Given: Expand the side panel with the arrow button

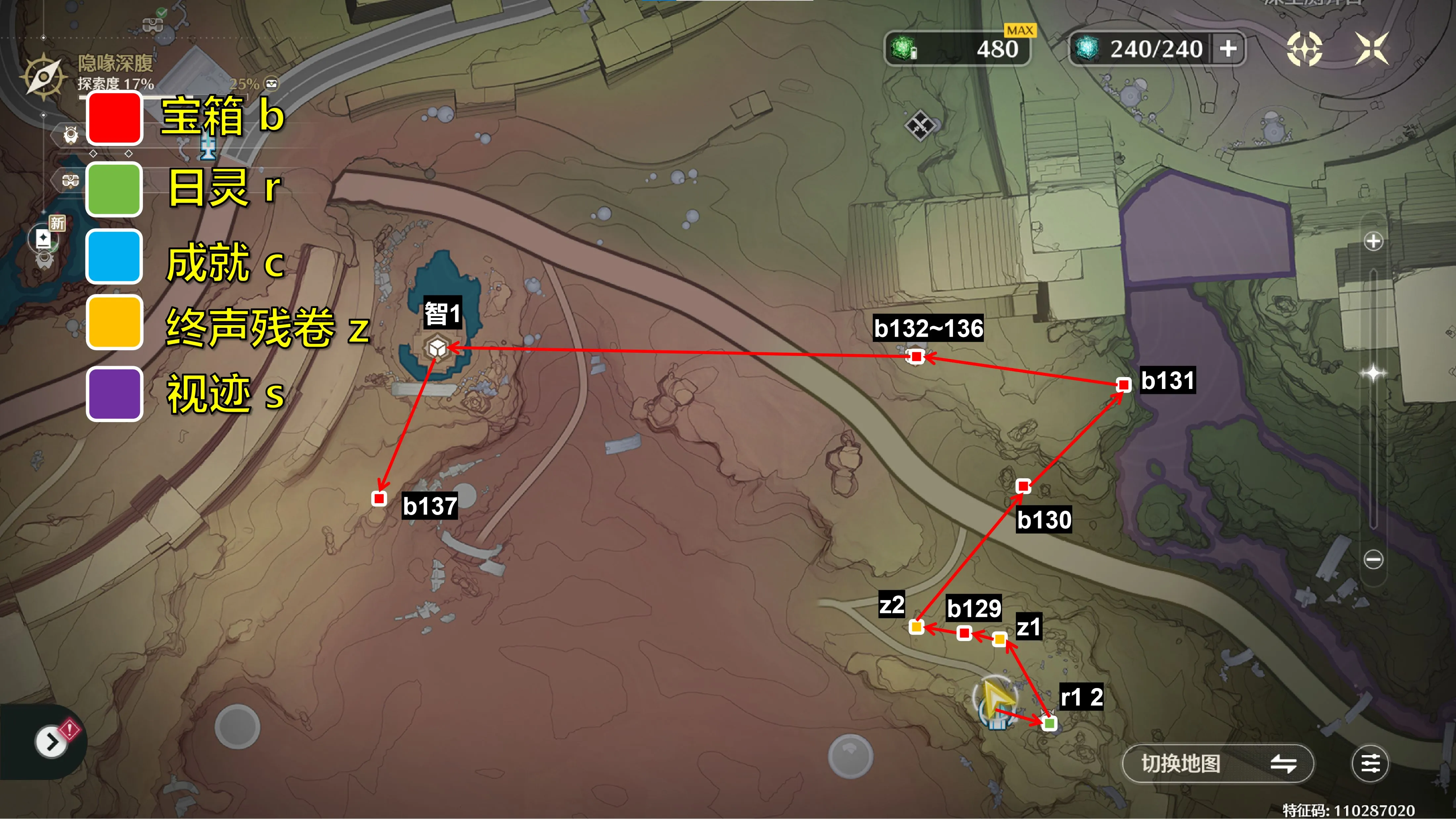Looking at the screenshot, I should point(51,742).
